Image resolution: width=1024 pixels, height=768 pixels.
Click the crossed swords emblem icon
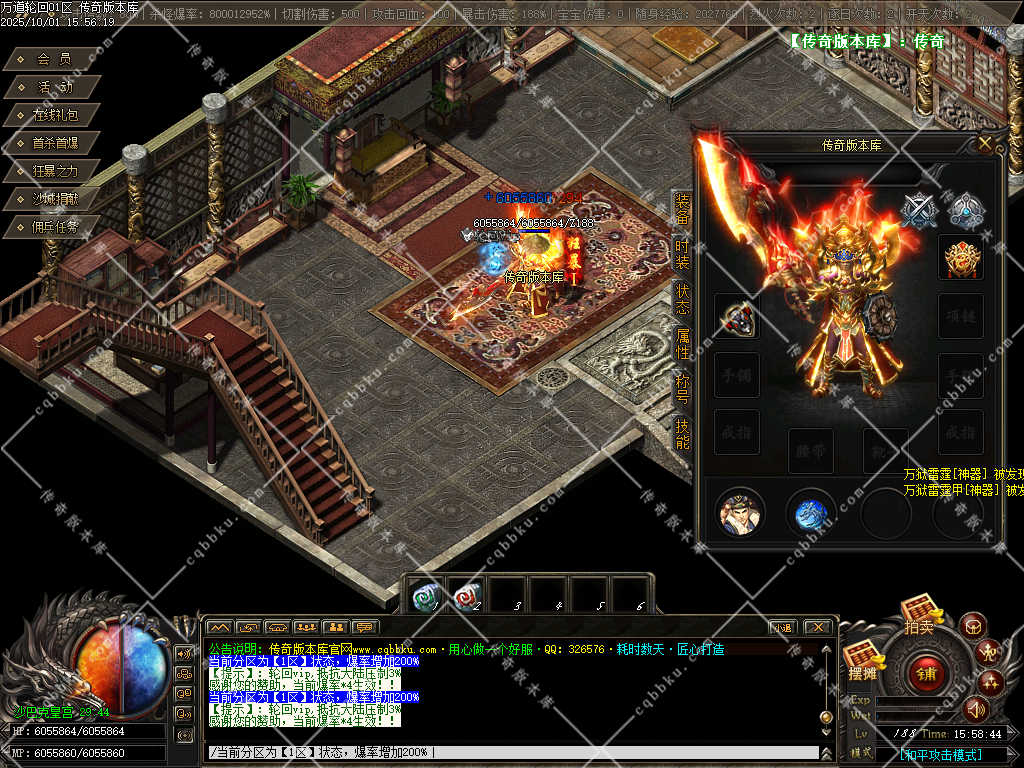pos(918,210)
